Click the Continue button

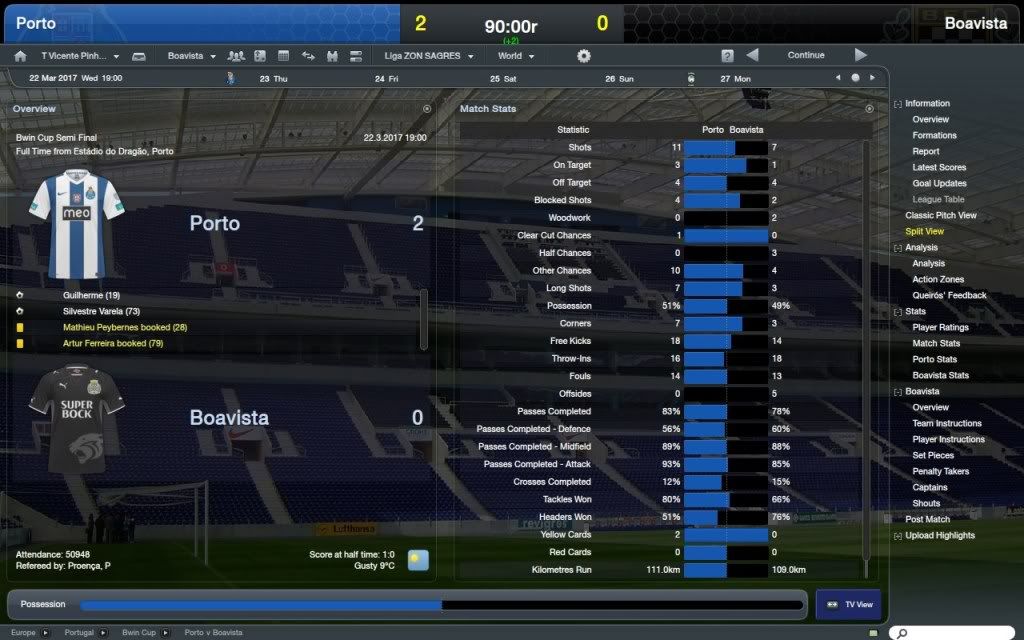pyautogui.click(x=805, y=56)
